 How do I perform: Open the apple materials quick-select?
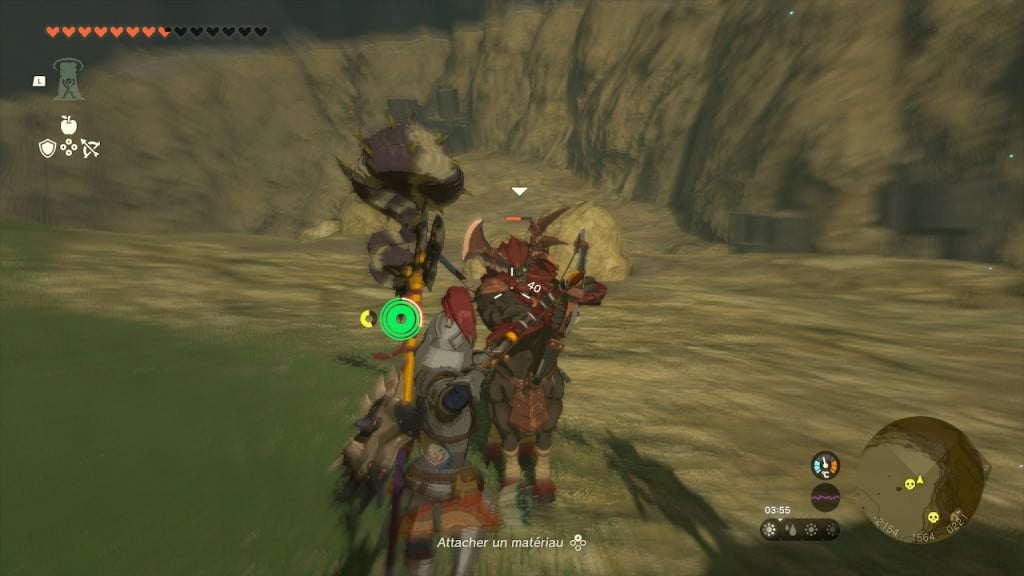coord(68,125)
